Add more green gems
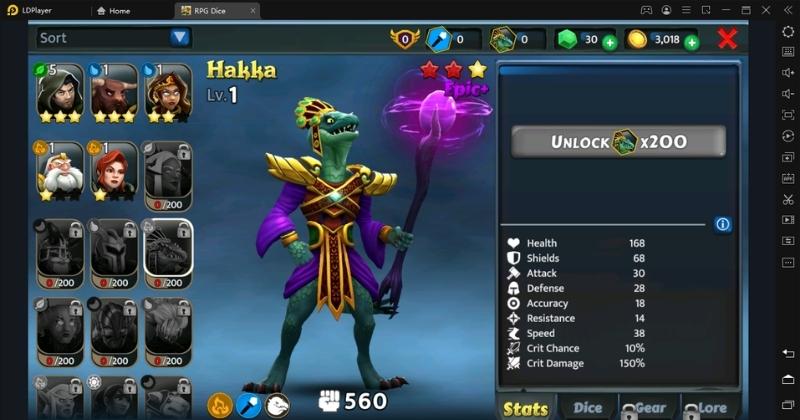 [x=609, y=42]
